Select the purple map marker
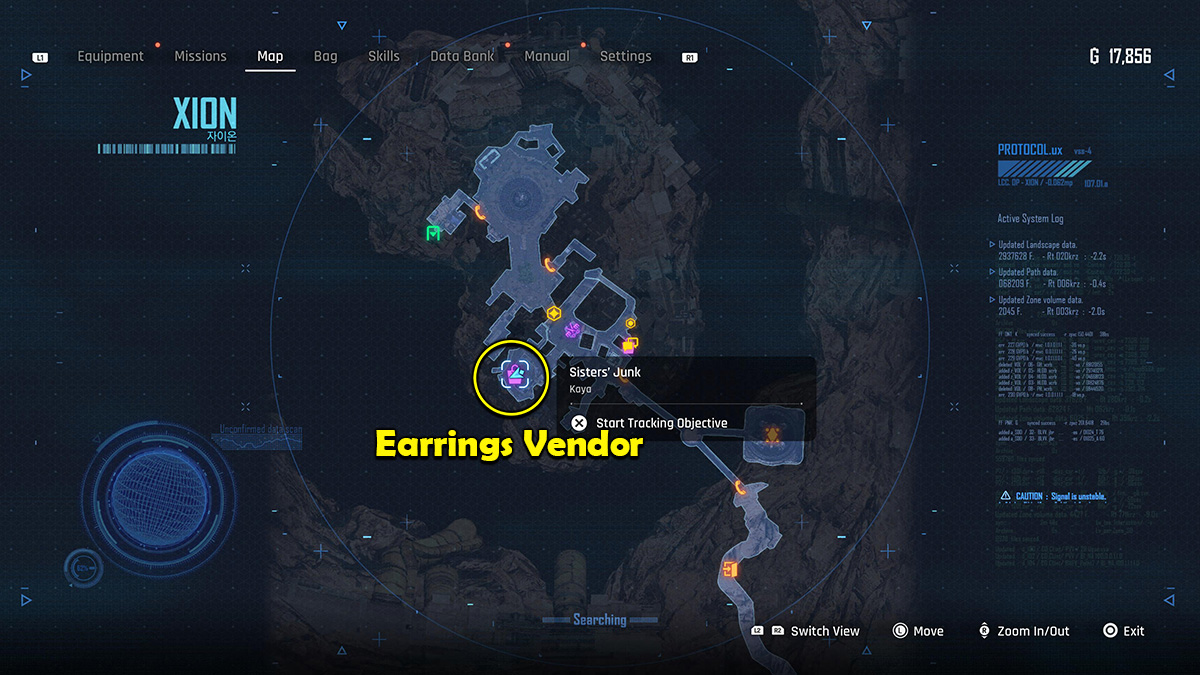This screenshot has height=675, width=1200. (572, 329)
